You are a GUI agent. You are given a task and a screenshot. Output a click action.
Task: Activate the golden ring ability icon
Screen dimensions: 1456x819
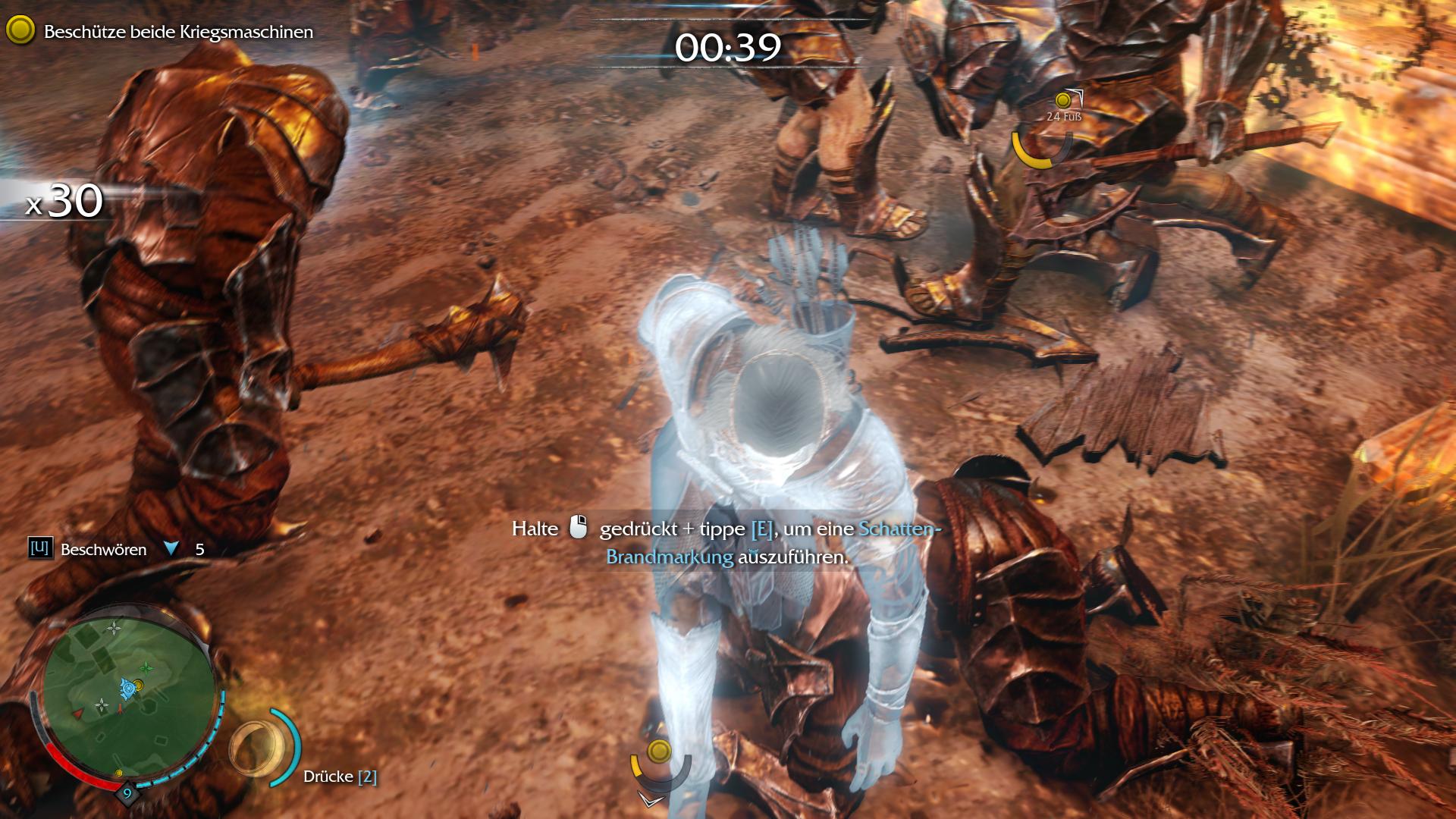click(256, 748)
